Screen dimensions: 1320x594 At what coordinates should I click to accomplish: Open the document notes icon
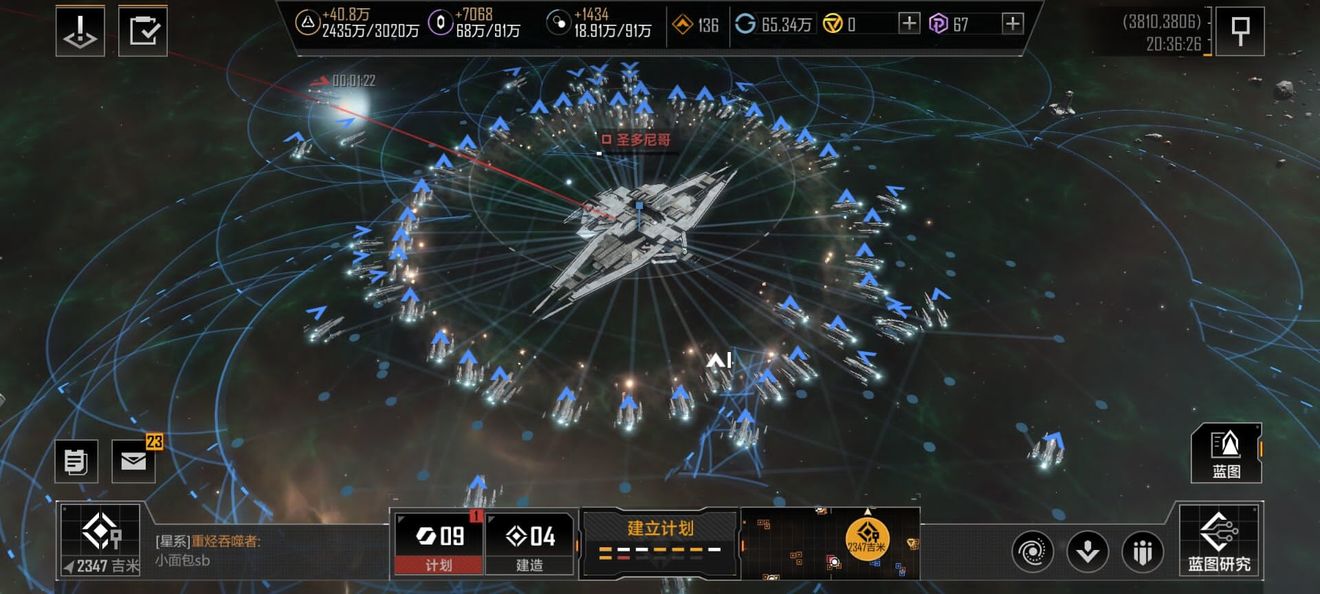tap(76, 461)
